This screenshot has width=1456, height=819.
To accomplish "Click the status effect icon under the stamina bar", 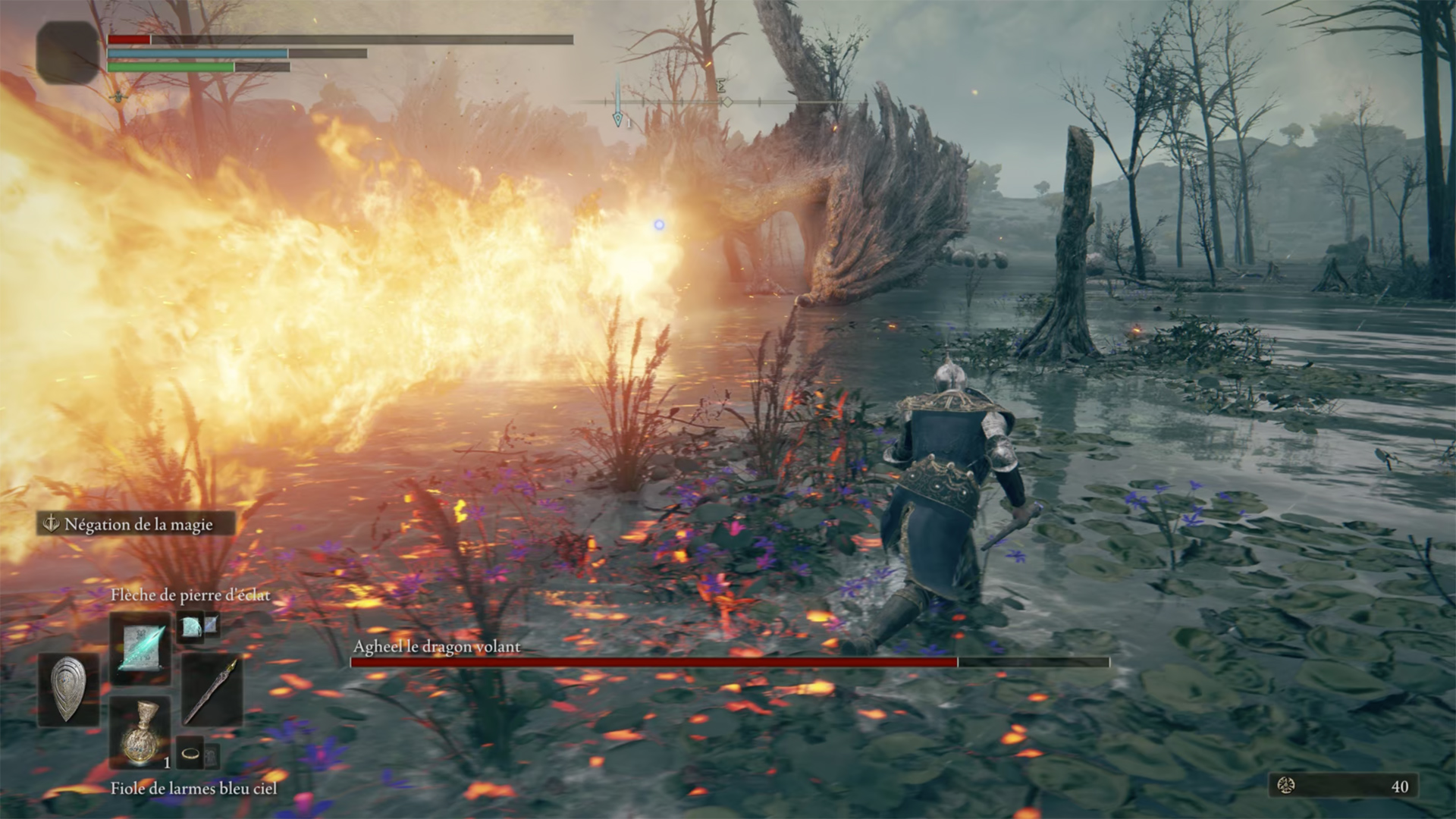I will pyautogui.click(x=120, y=97).
